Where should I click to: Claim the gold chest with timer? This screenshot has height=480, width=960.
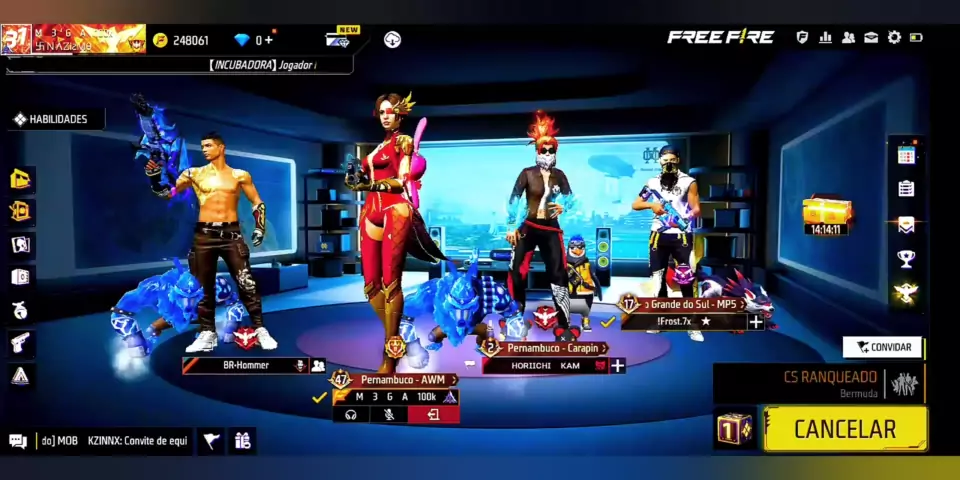point(826,214)
